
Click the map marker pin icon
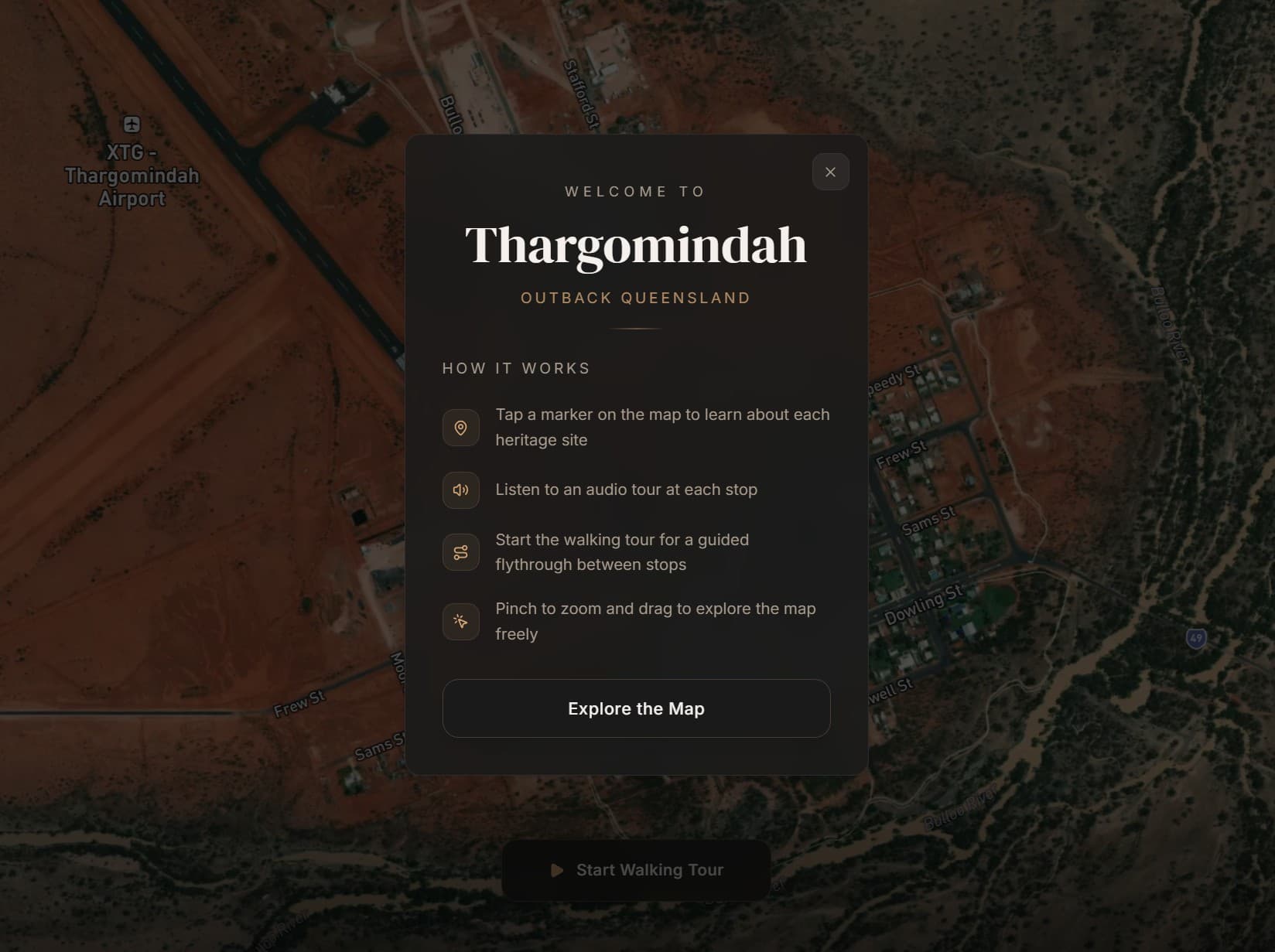tap(460, 427)
